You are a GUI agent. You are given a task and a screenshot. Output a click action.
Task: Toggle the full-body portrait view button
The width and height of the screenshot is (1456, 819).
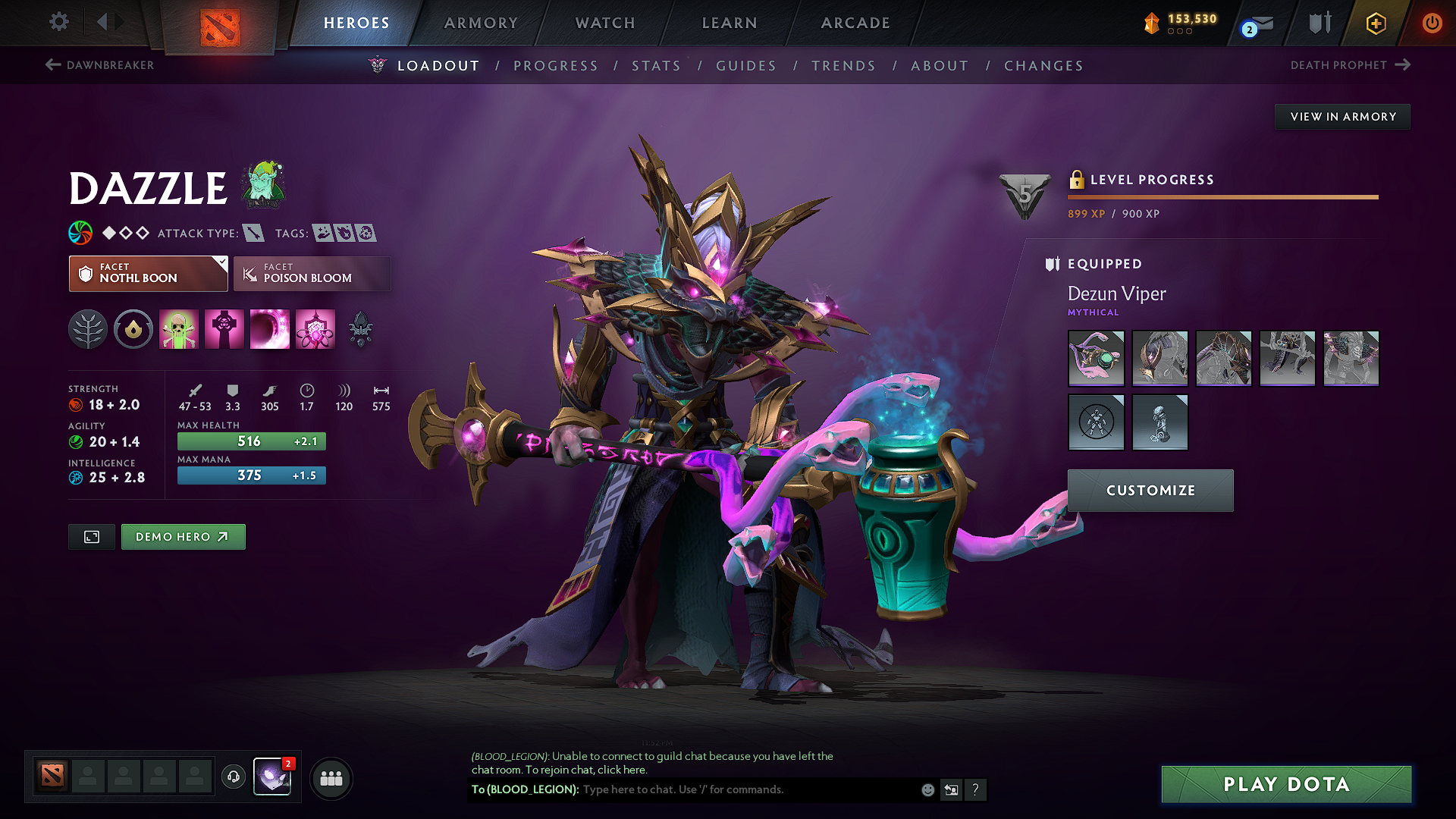pos(91,537)
